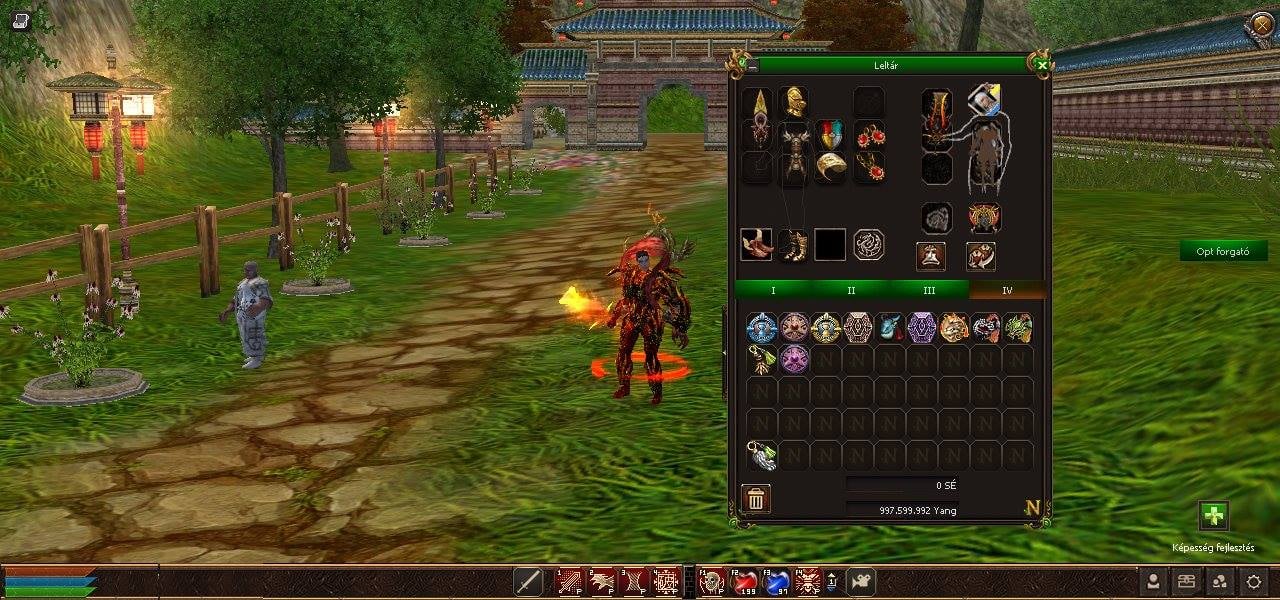Click the camera icon on the taskbar
The image size is (1280, 600).
[860, 581]
